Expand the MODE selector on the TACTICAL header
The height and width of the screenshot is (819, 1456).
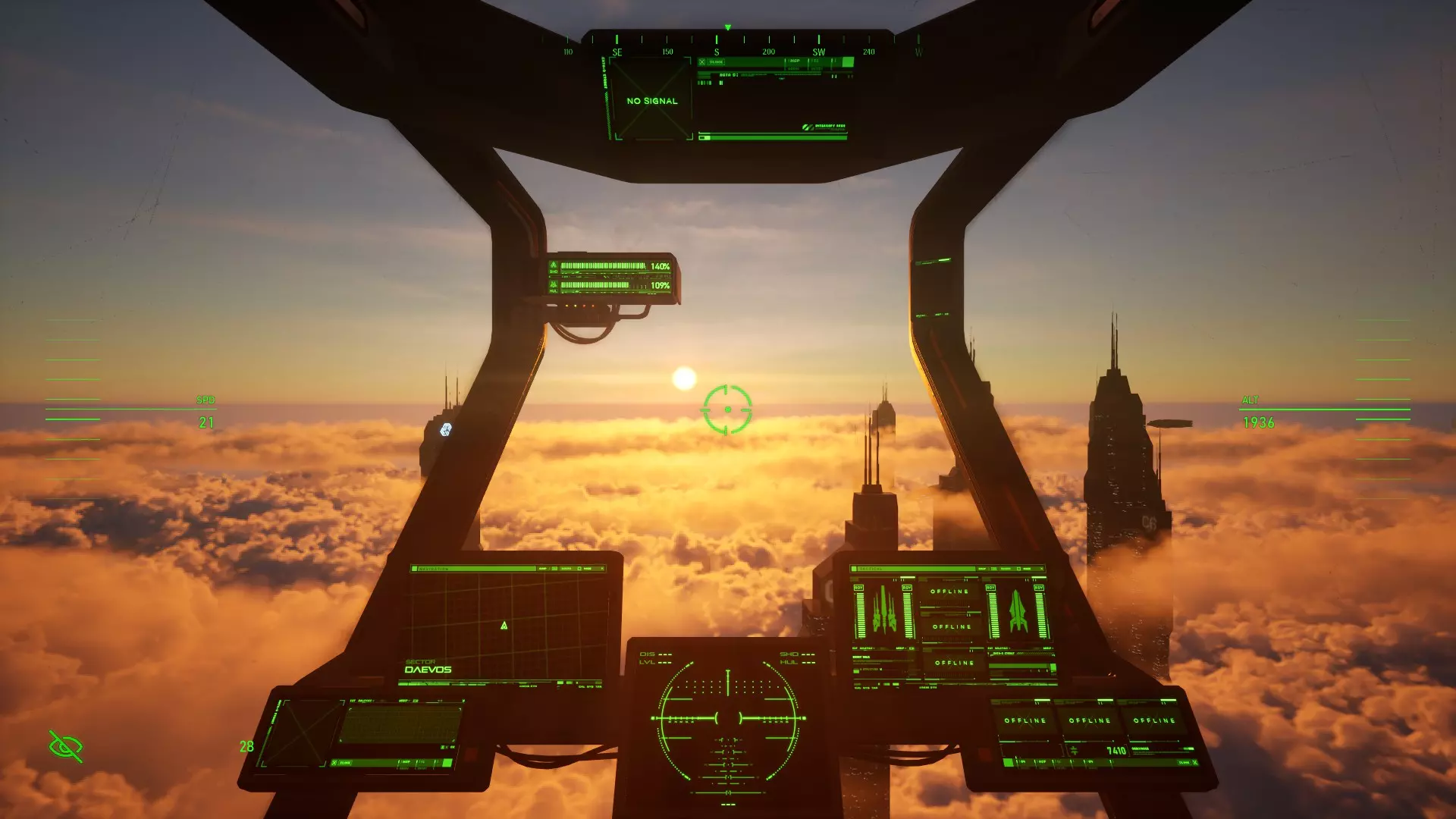click(x=1026, y=568)
